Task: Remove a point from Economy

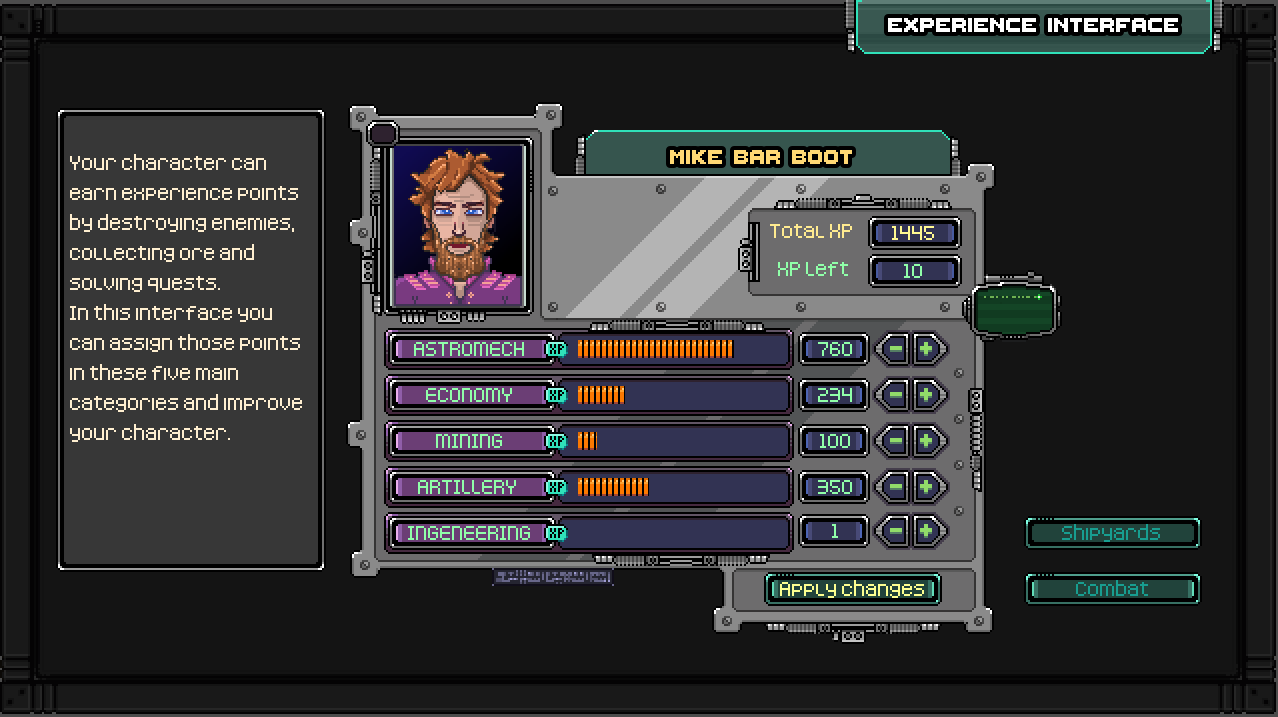Action: pos(895,395)
